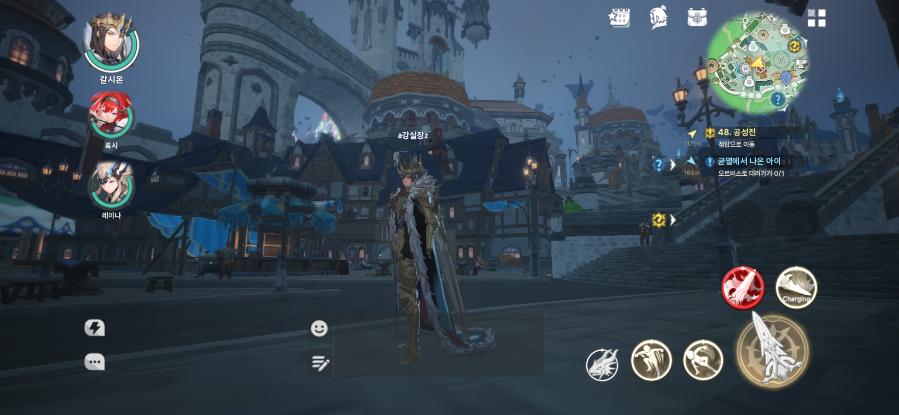Open the horse head mount icon
The width and height of the screenshot is (899, 415).
pos(658,17)
